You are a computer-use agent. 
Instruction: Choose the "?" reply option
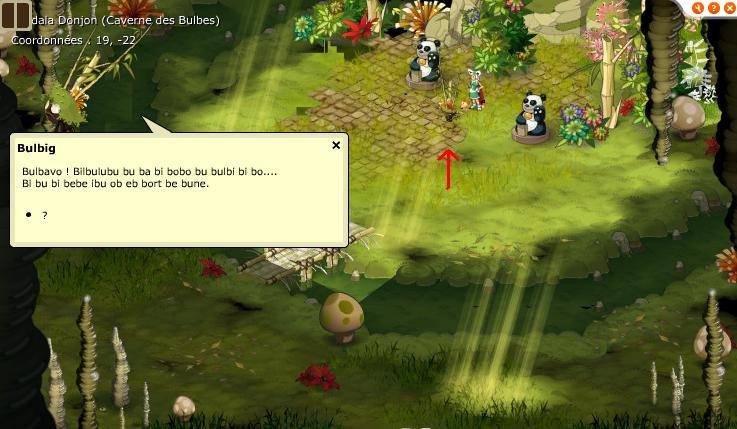[45, 215]
